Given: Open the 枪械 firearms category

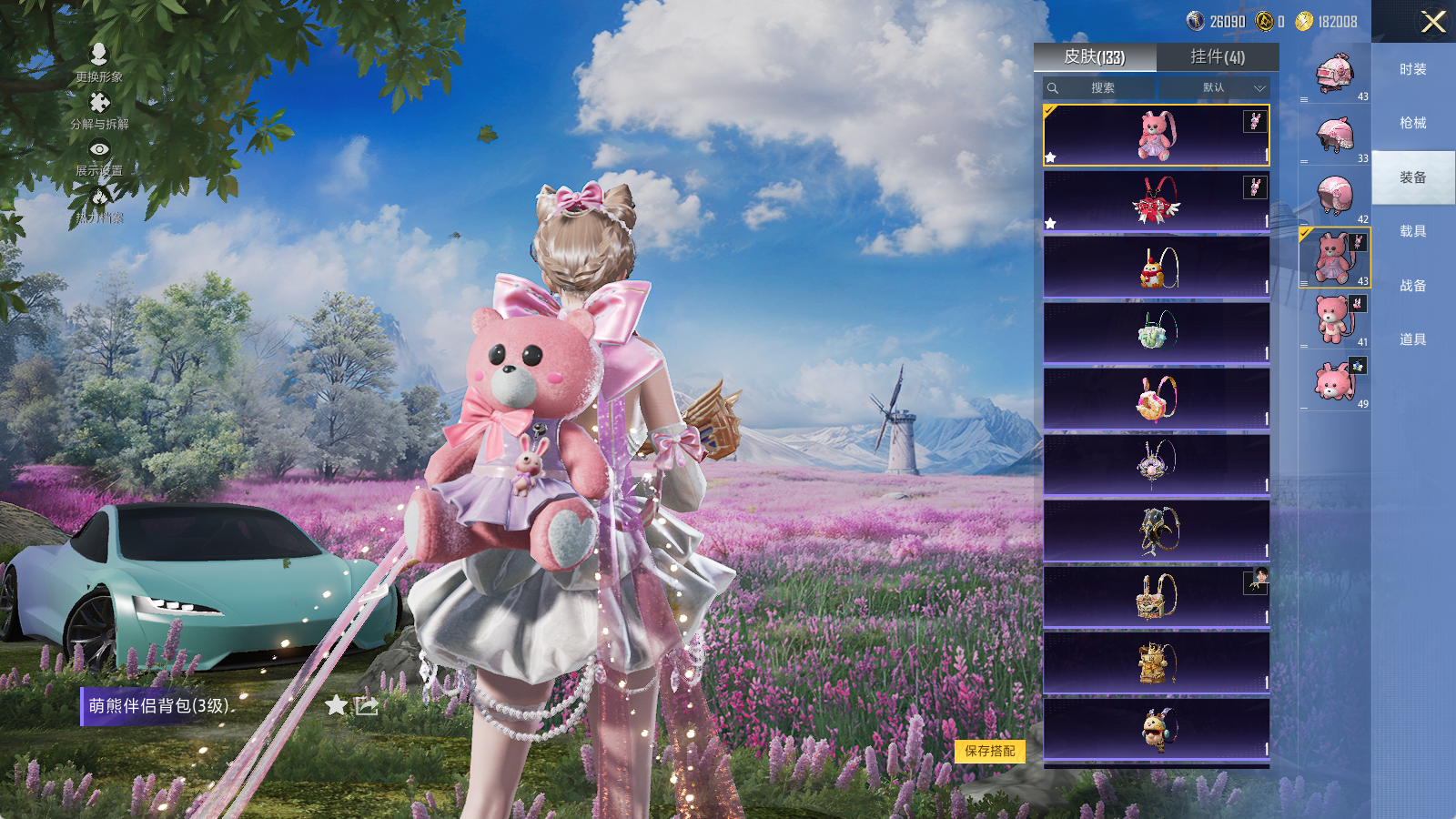Looking at the screenshot, I should pos(1413,123).
